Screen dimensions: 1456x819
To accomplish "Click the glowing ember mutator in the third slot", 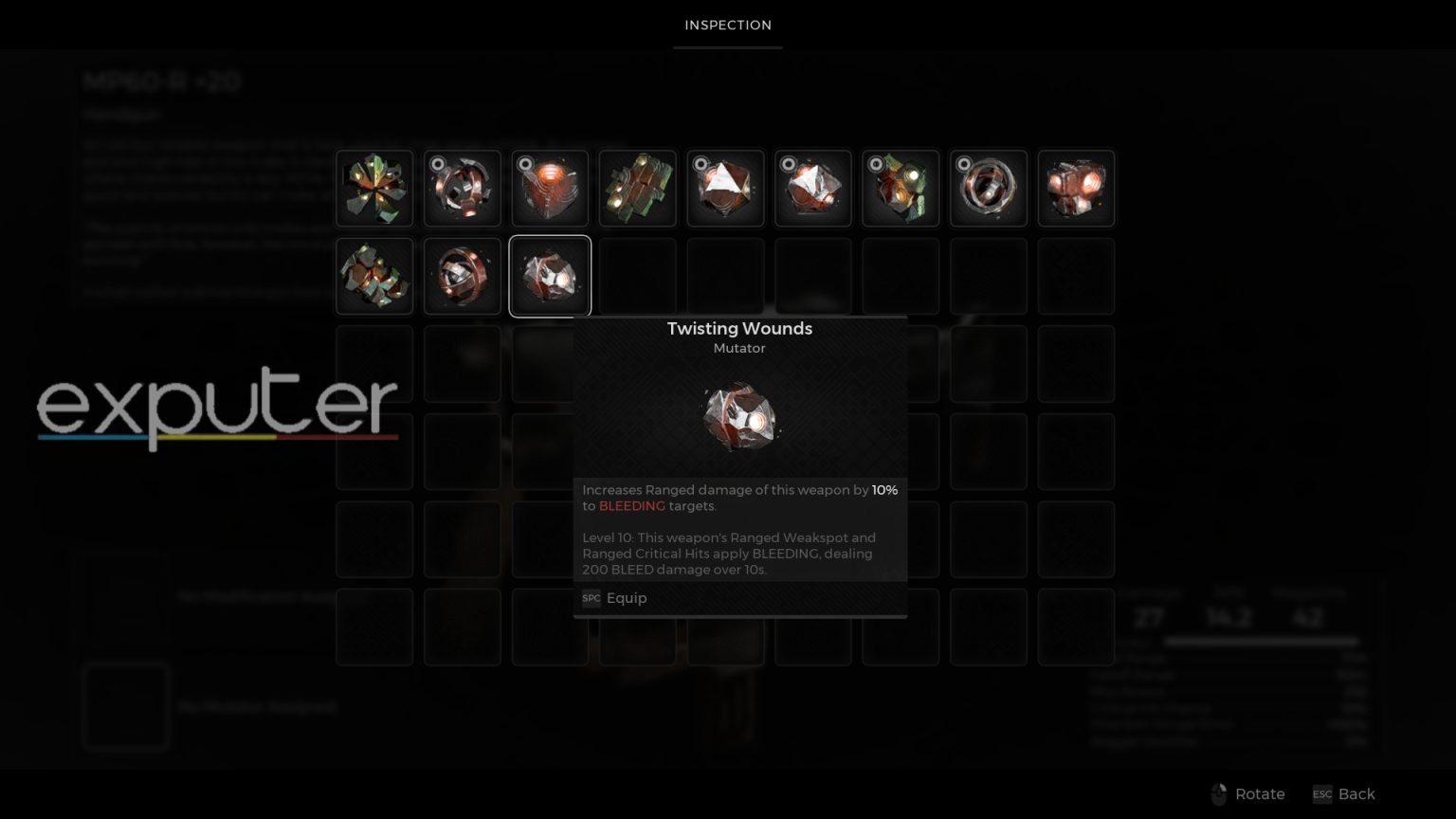I will click(x=550, y=188).
